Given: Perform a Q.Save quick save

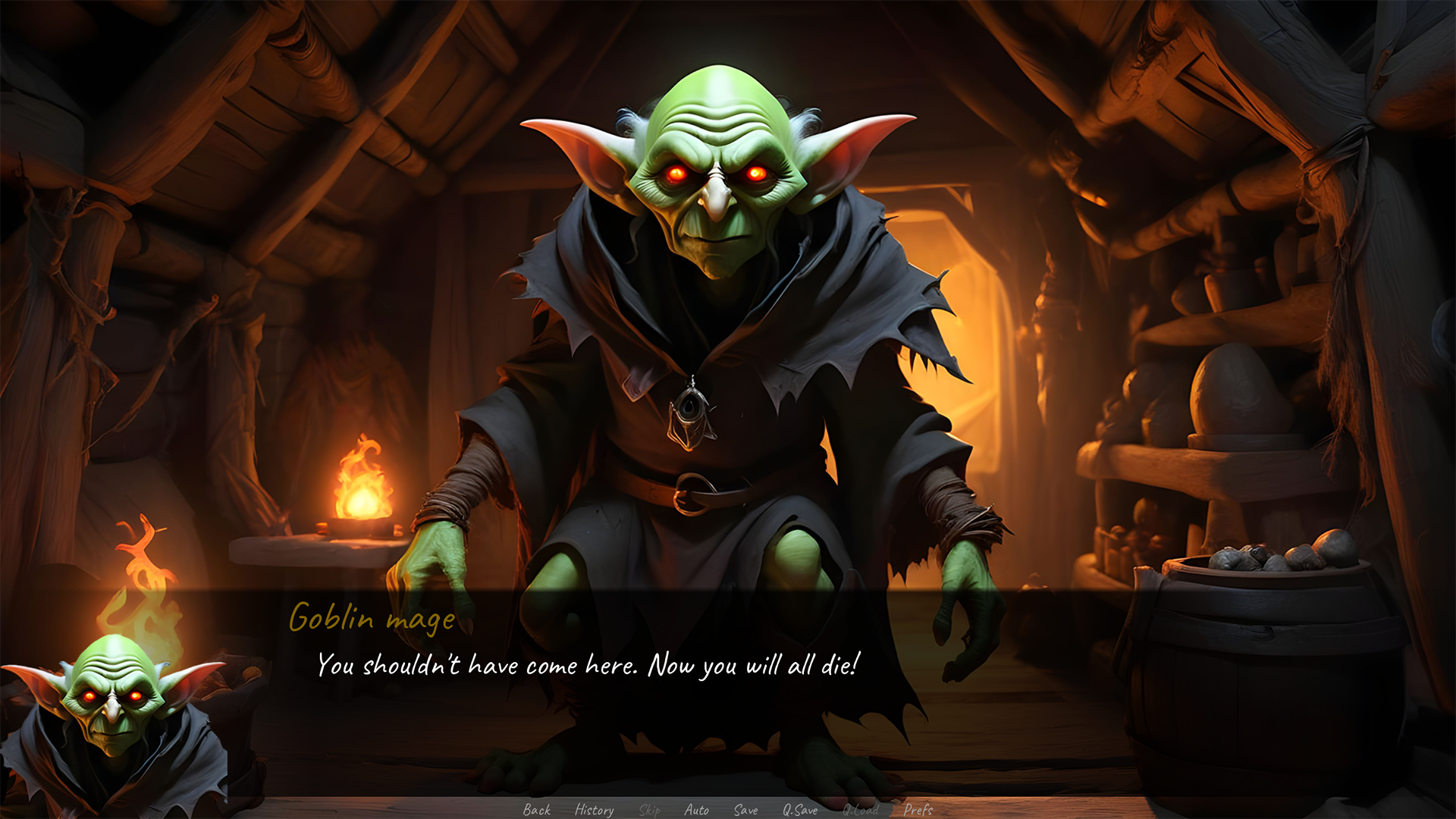Looking at the screenshot, I should coord(801,811).
